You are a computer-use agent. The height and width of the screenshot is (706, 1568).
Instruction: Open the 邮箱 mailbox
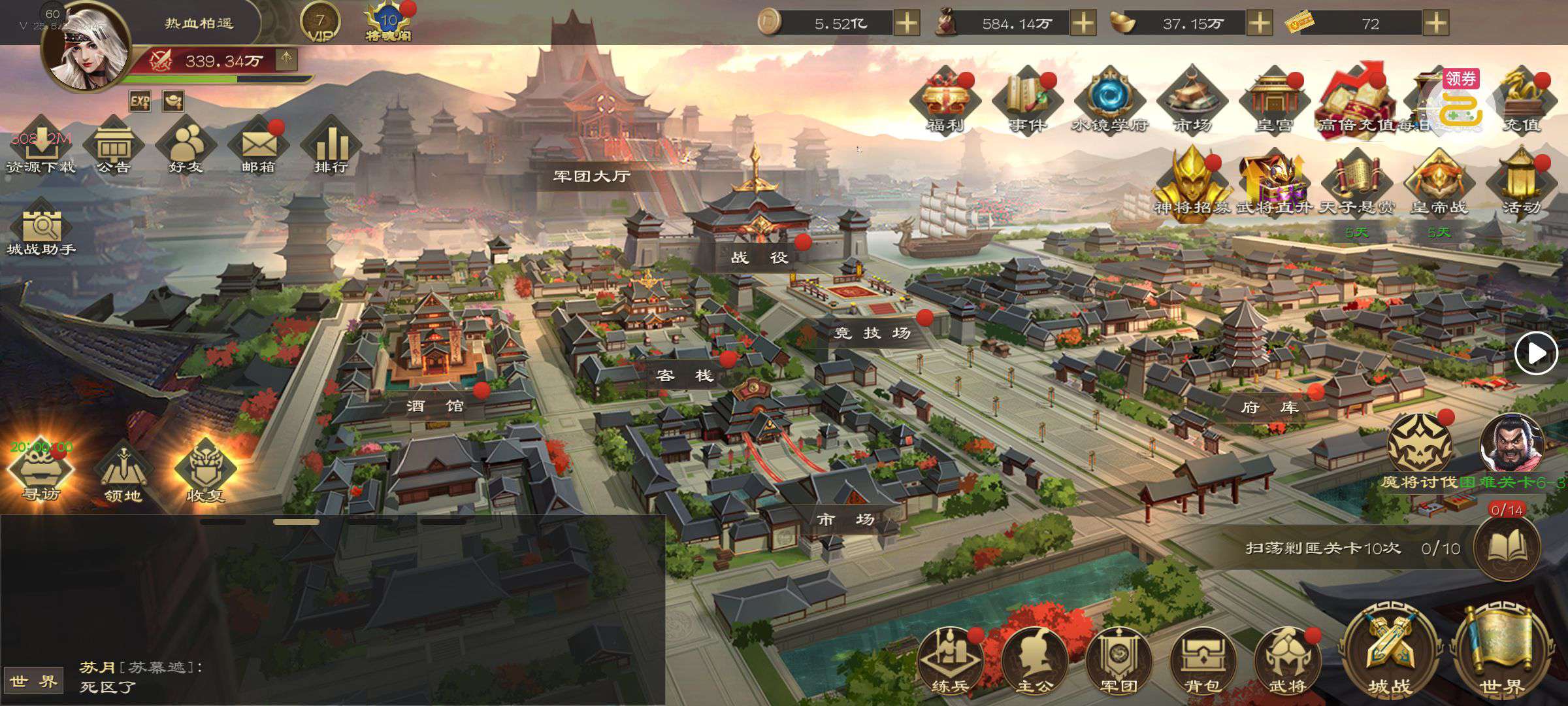tap(259, 146)
